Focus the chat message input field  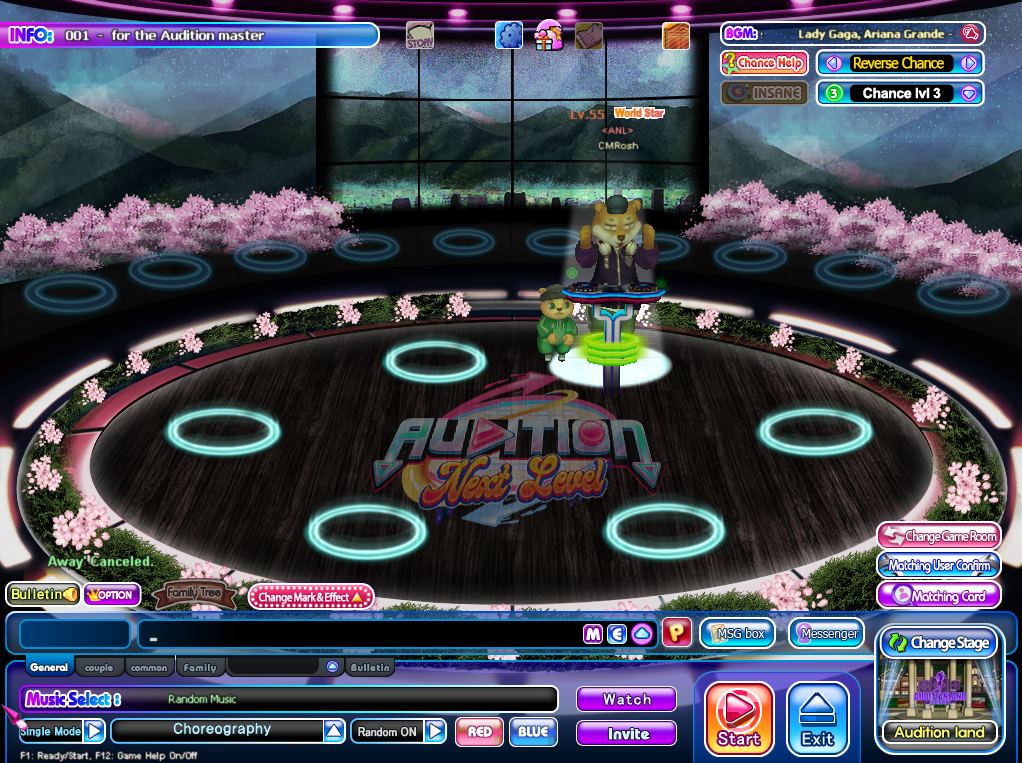[360, 634]
